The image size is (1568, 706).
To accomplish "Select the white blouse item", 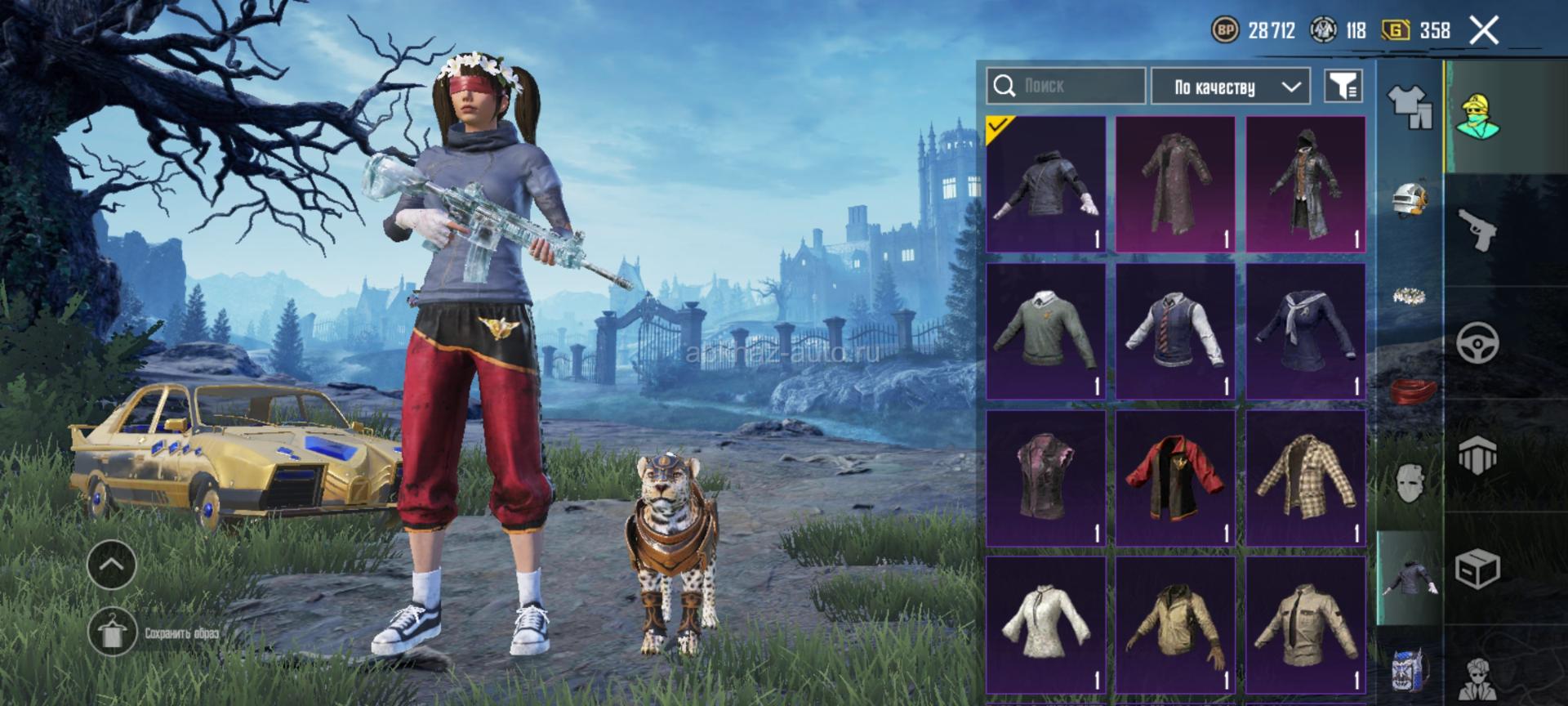I will click(1046, 625).
